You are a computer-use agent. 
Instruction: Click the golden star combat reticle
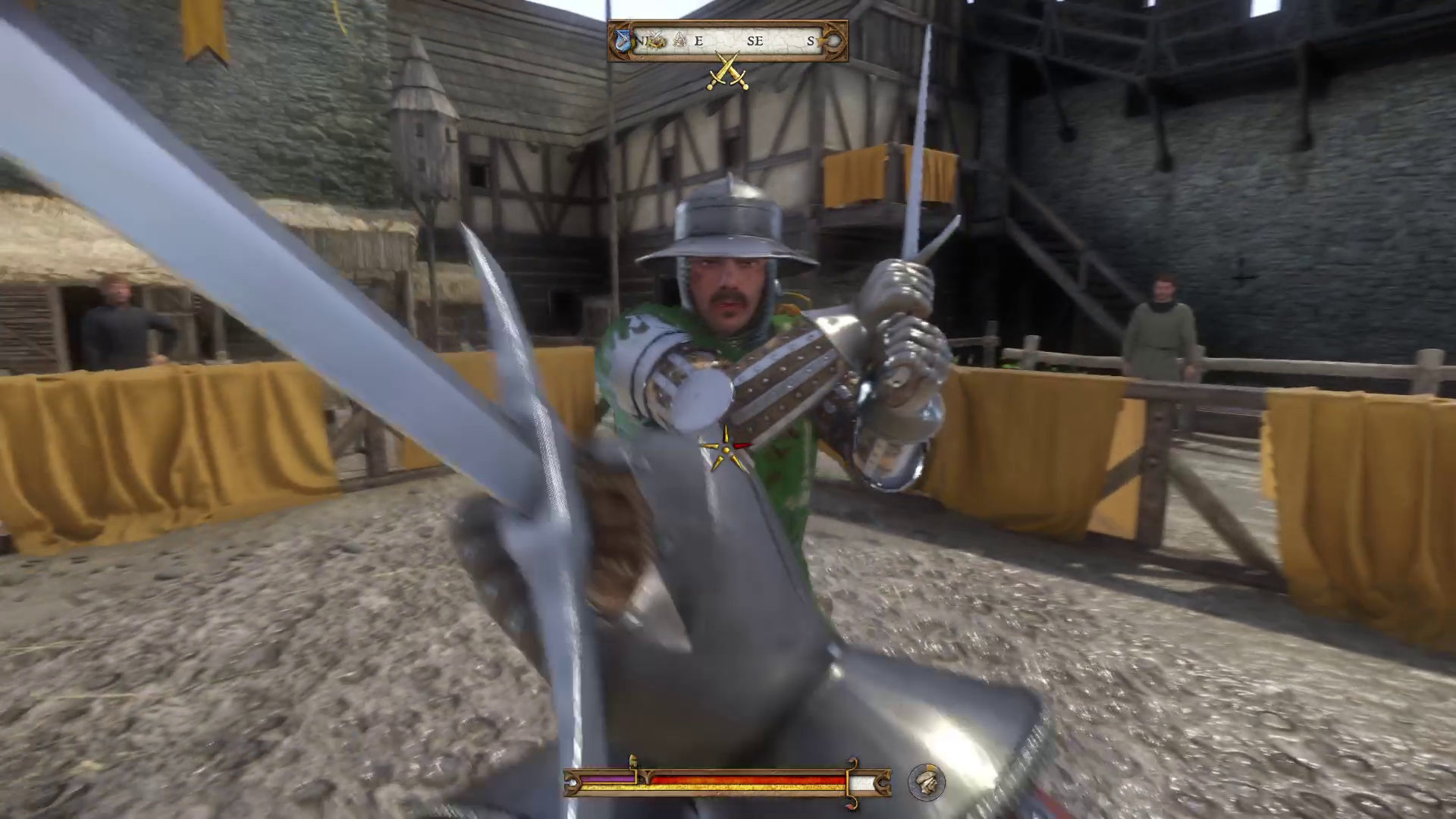click(x=726, y=447)
